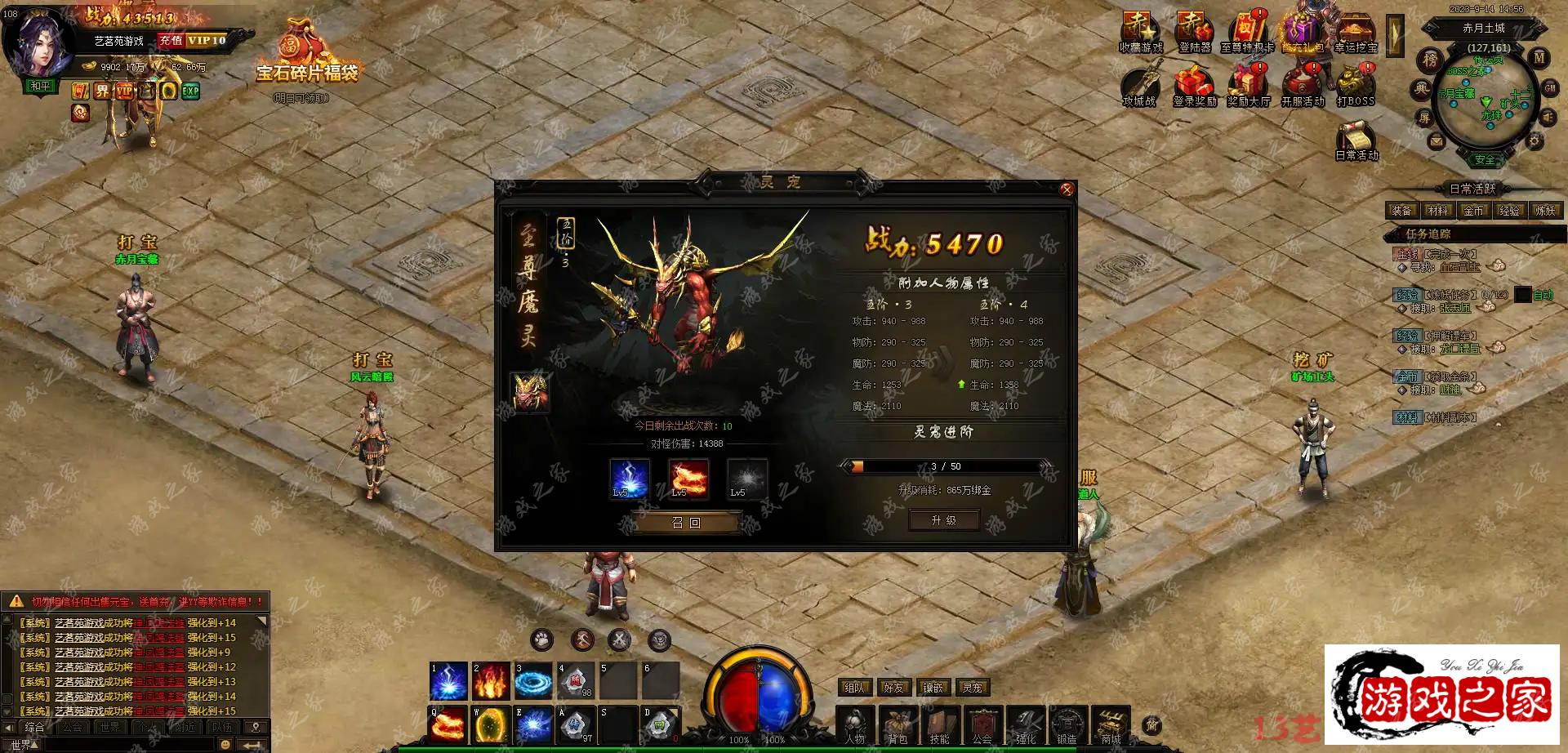Activate the fire skill in slot 2
Image resolution: width=1568 pixels, height=753 pixels.
click(x=491, y=680)
